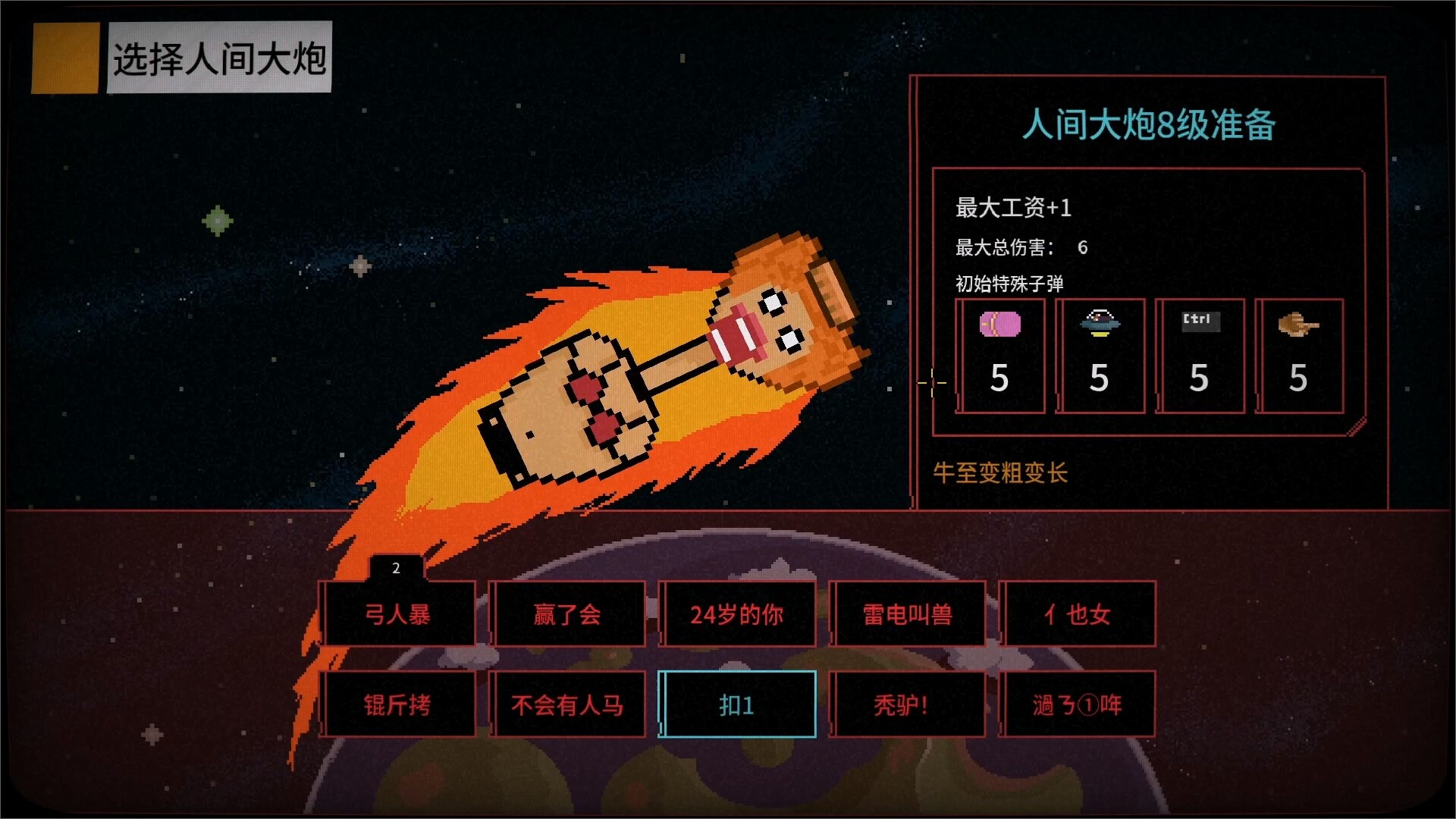Screen dimensions: 1456x819
Task: Select the UFO special bullet
Action: coord(1100,356)
